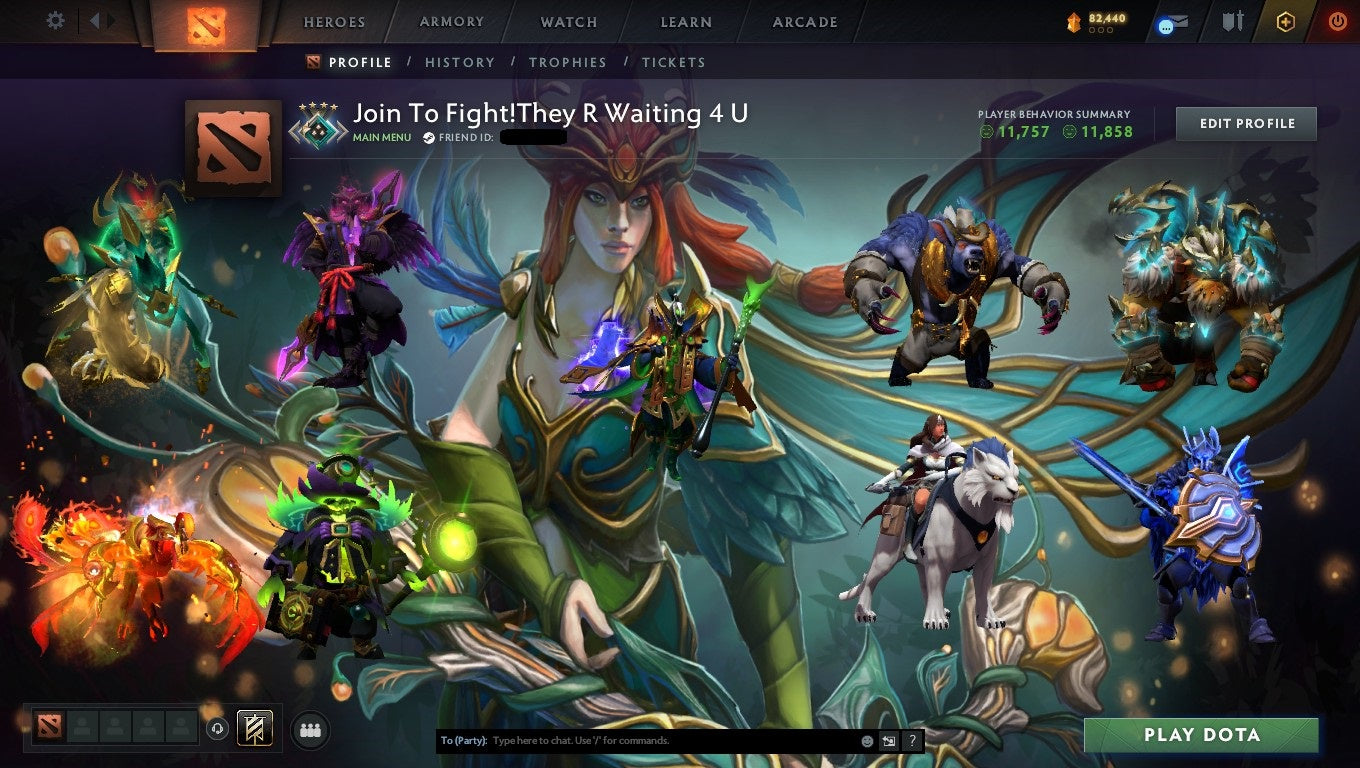The image size is (1360, 768).
Task: Open the History tab
Action: tap(459, 62)
